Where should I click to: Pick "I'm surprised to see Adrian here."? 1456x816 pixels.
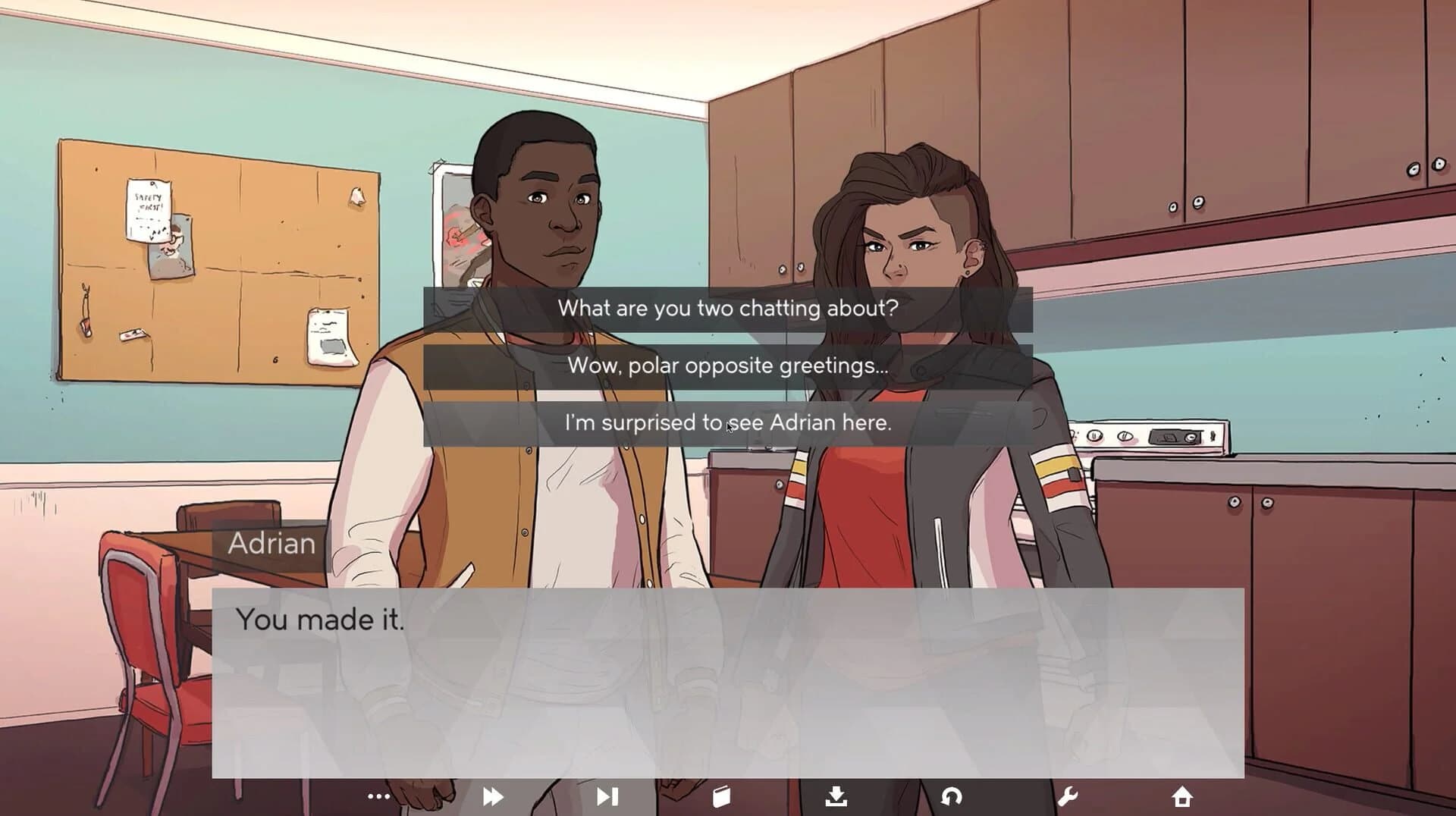click(x=727, y=423)
